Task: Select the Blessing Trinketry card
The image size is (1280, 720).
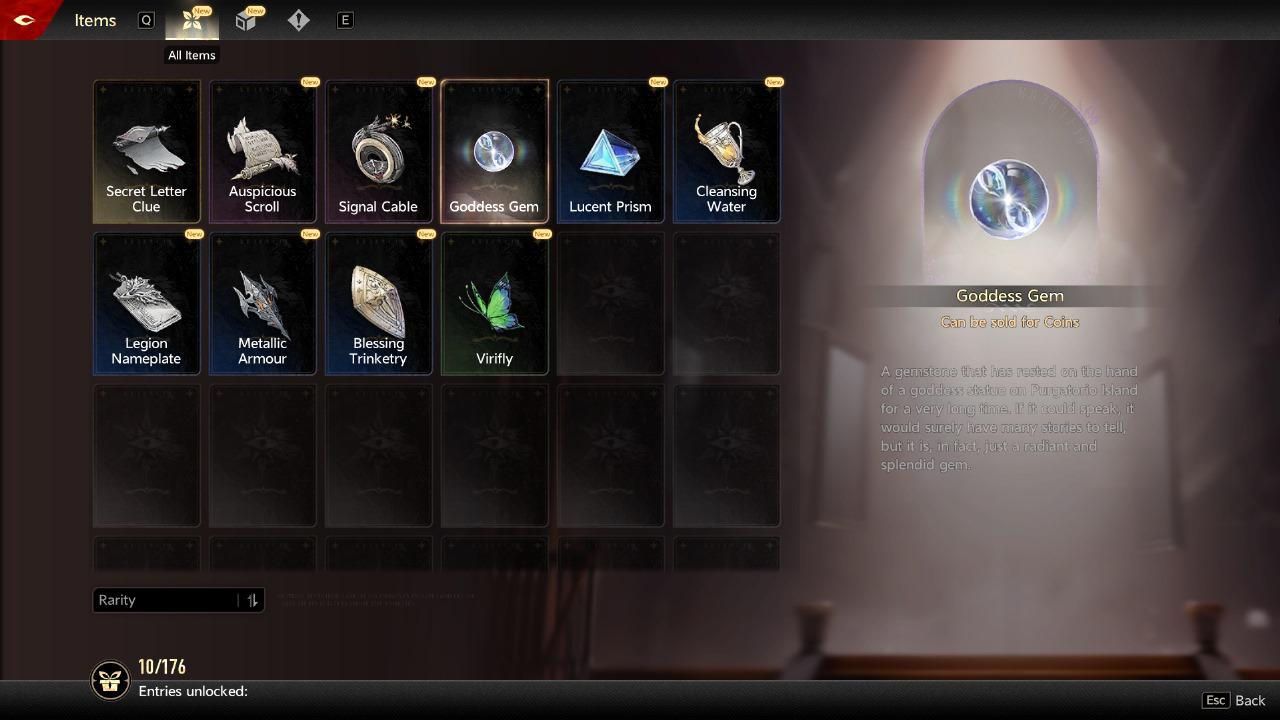Action: tap(378, 303)
